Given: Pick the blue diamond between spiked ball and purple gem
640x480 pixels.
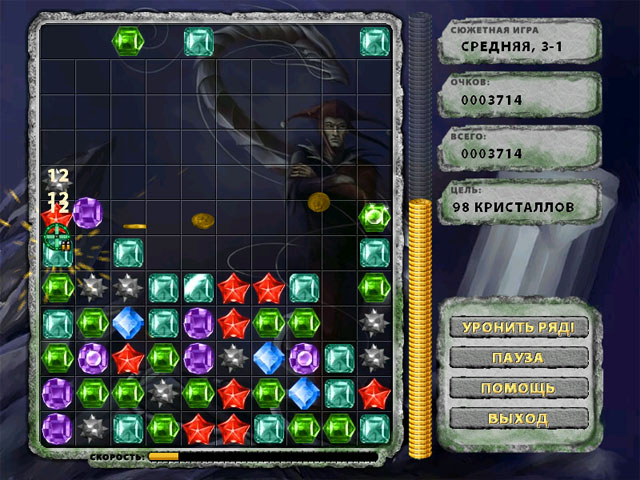Looking at the screenshot, I should pos(268,357).
